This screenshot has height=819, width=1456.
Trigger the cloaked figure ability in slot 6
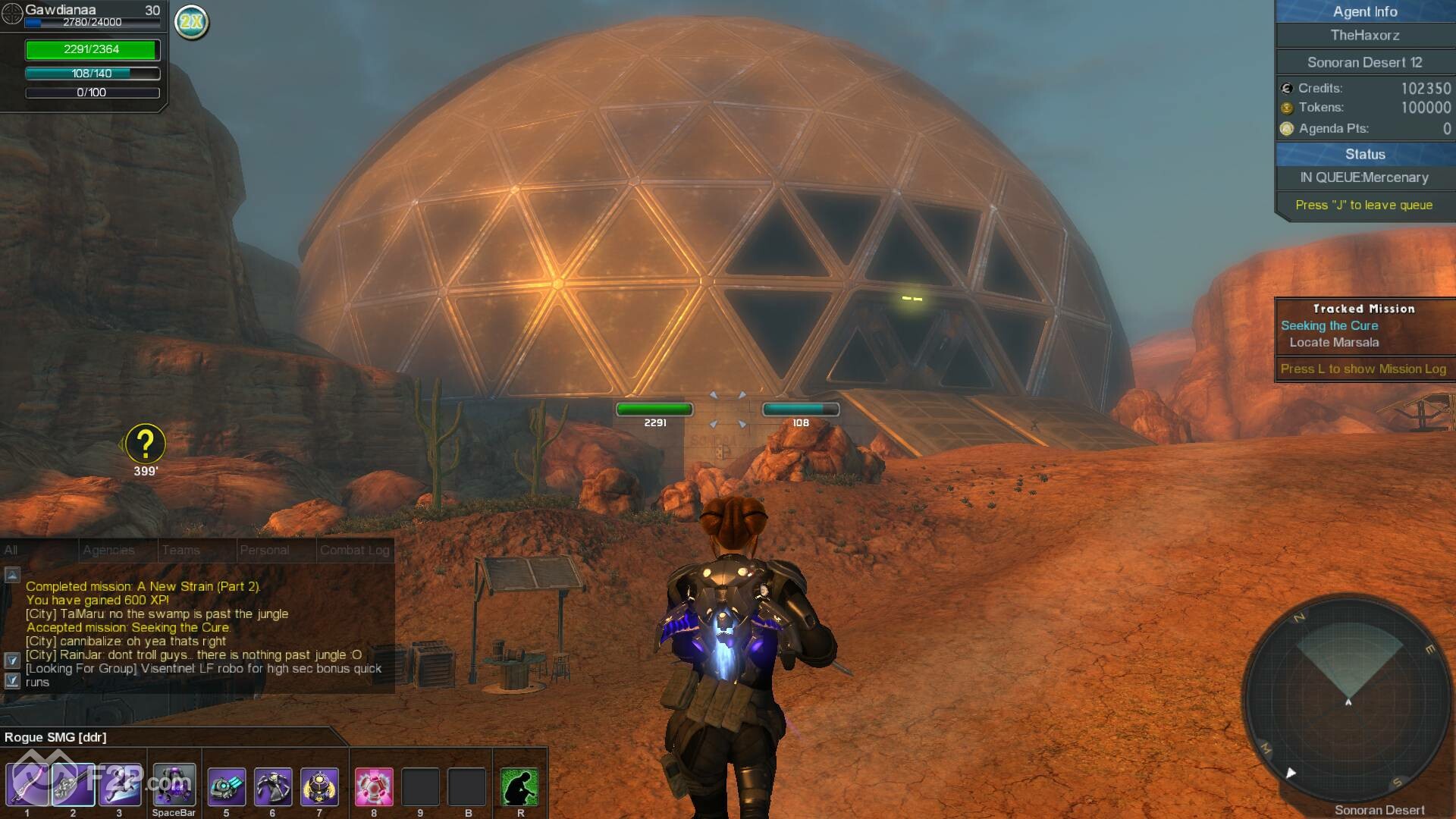click(x=273, y=787)
